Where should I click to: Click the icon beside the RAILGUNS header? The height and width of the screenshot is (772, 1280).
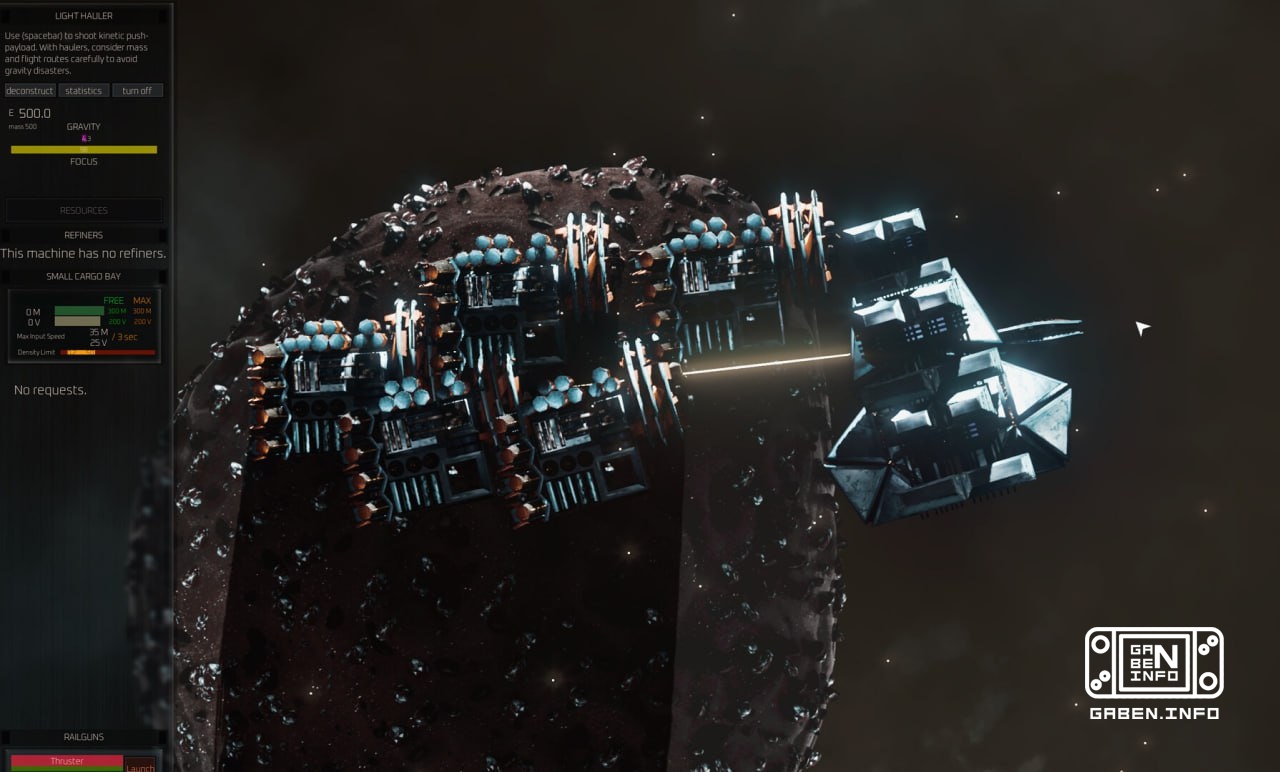coord(5,737)
